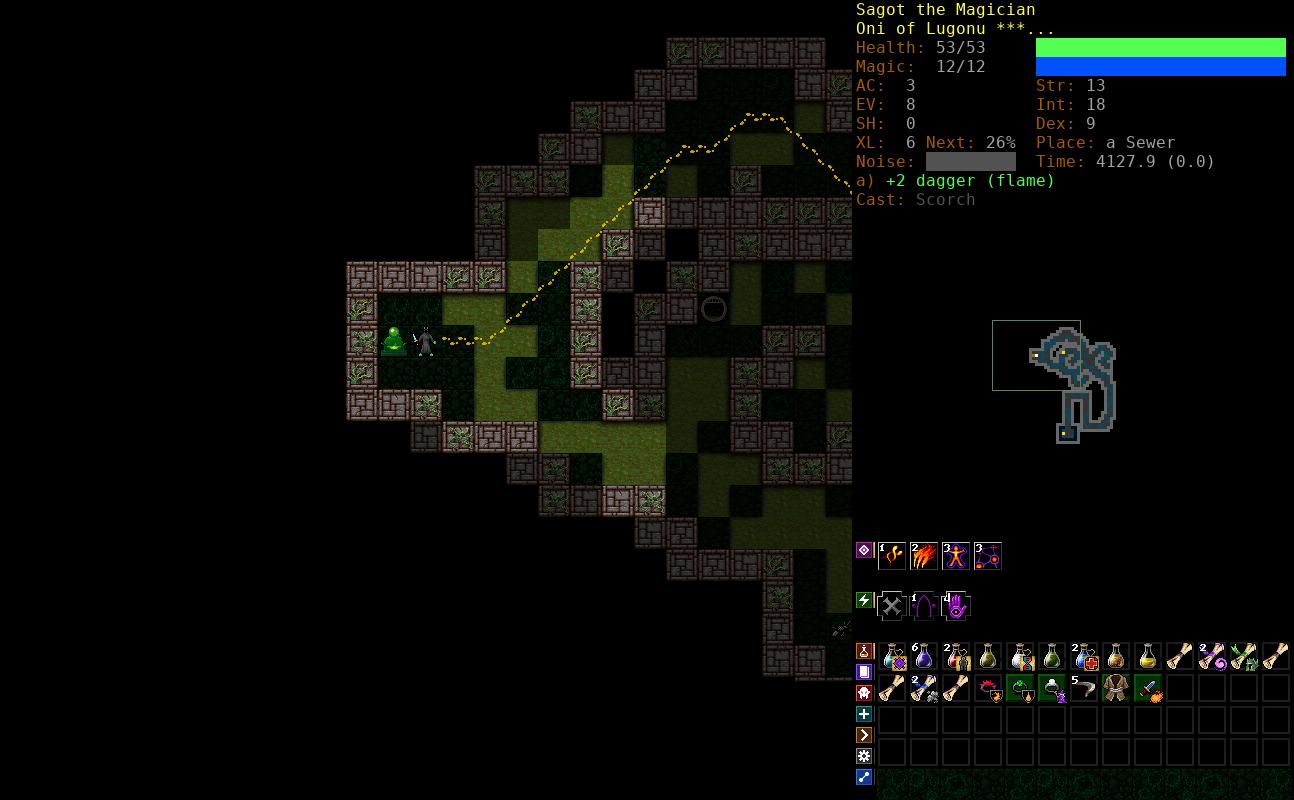Open the gear settings button
The image size is (1294, 800).
pos(865,756)
